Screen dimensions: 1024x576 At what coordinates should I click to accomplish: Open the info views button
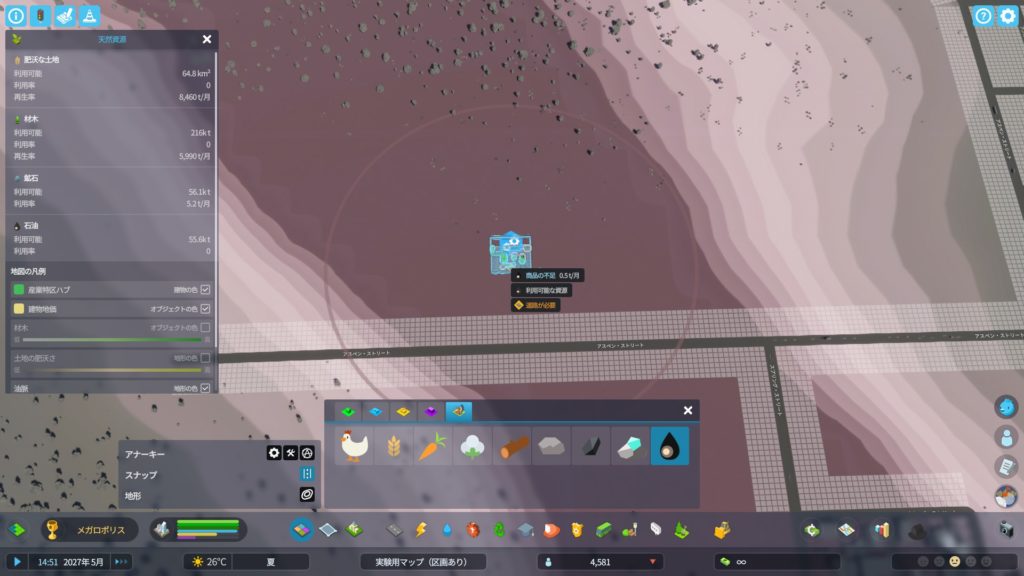tap(15, 15)
